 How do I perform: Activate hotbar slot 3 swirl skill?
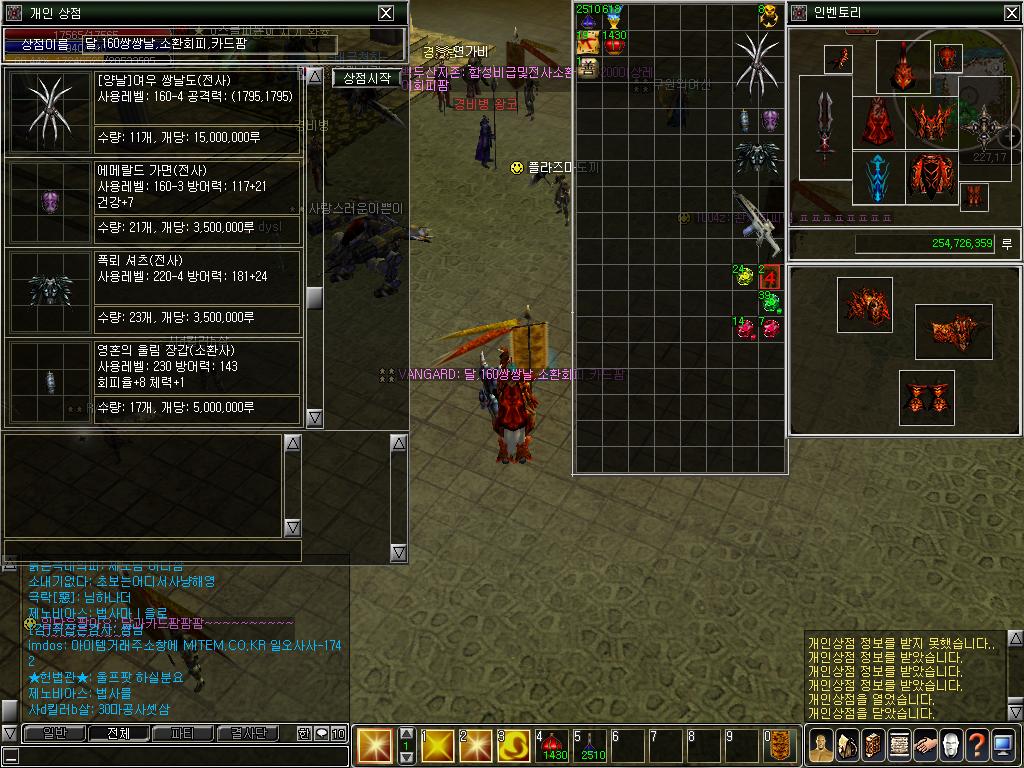(514, 745)
